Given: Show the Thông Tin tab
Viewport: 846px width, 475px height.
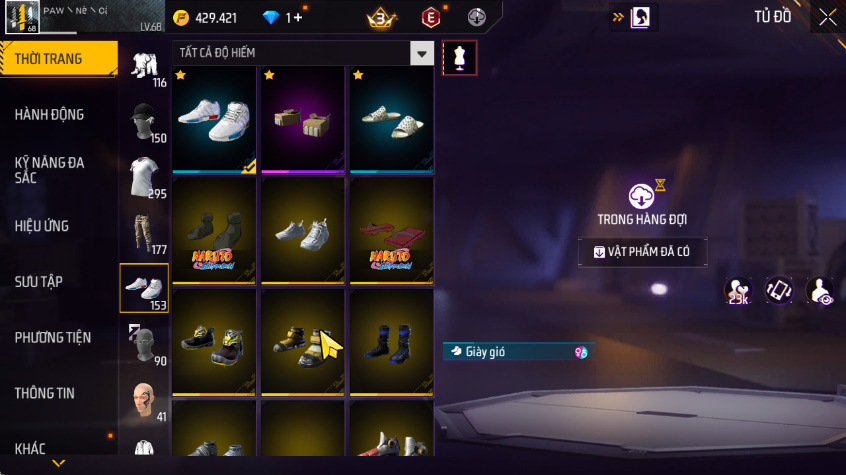Looking at the screenshot, I should pyautogui.click(x=44, y=393).
